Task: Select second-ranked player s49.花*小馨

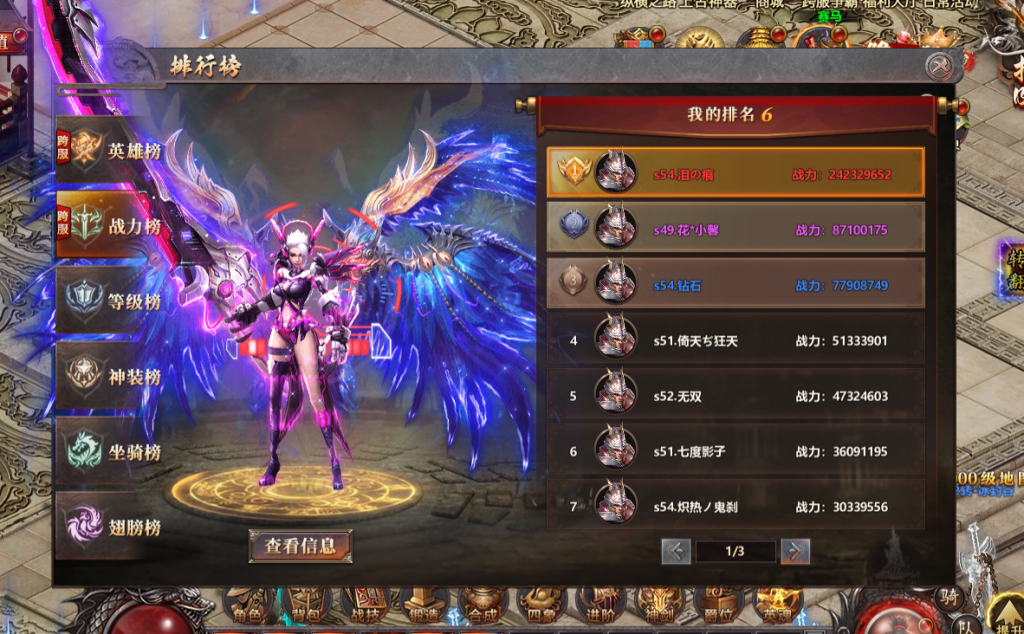Action: pyautogui.click(x=735, y=229)
